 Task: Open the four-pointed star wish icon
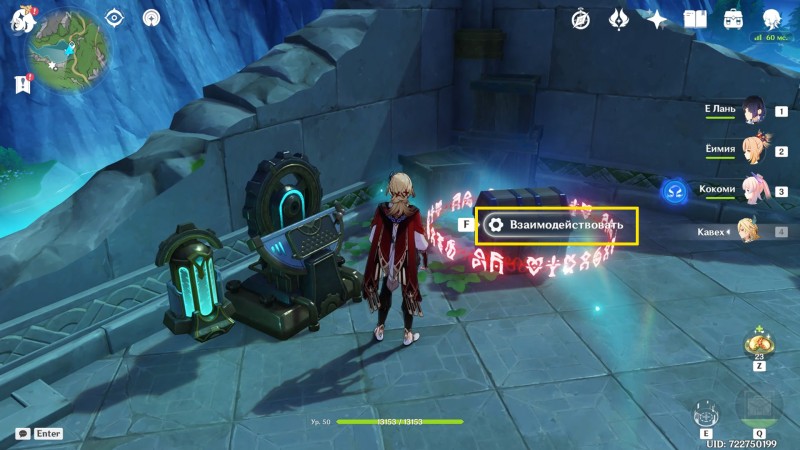coord(657,19)
